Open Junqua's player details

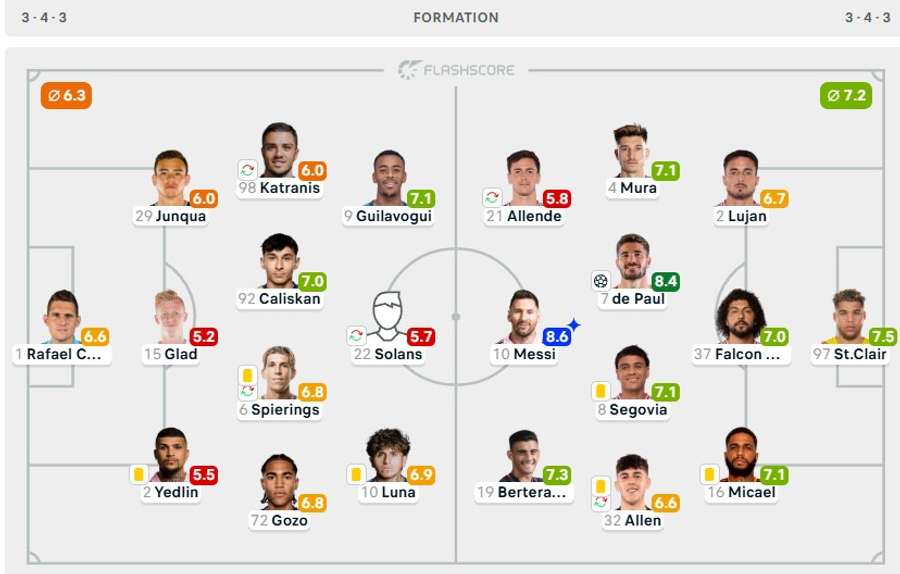pos(171,178)
